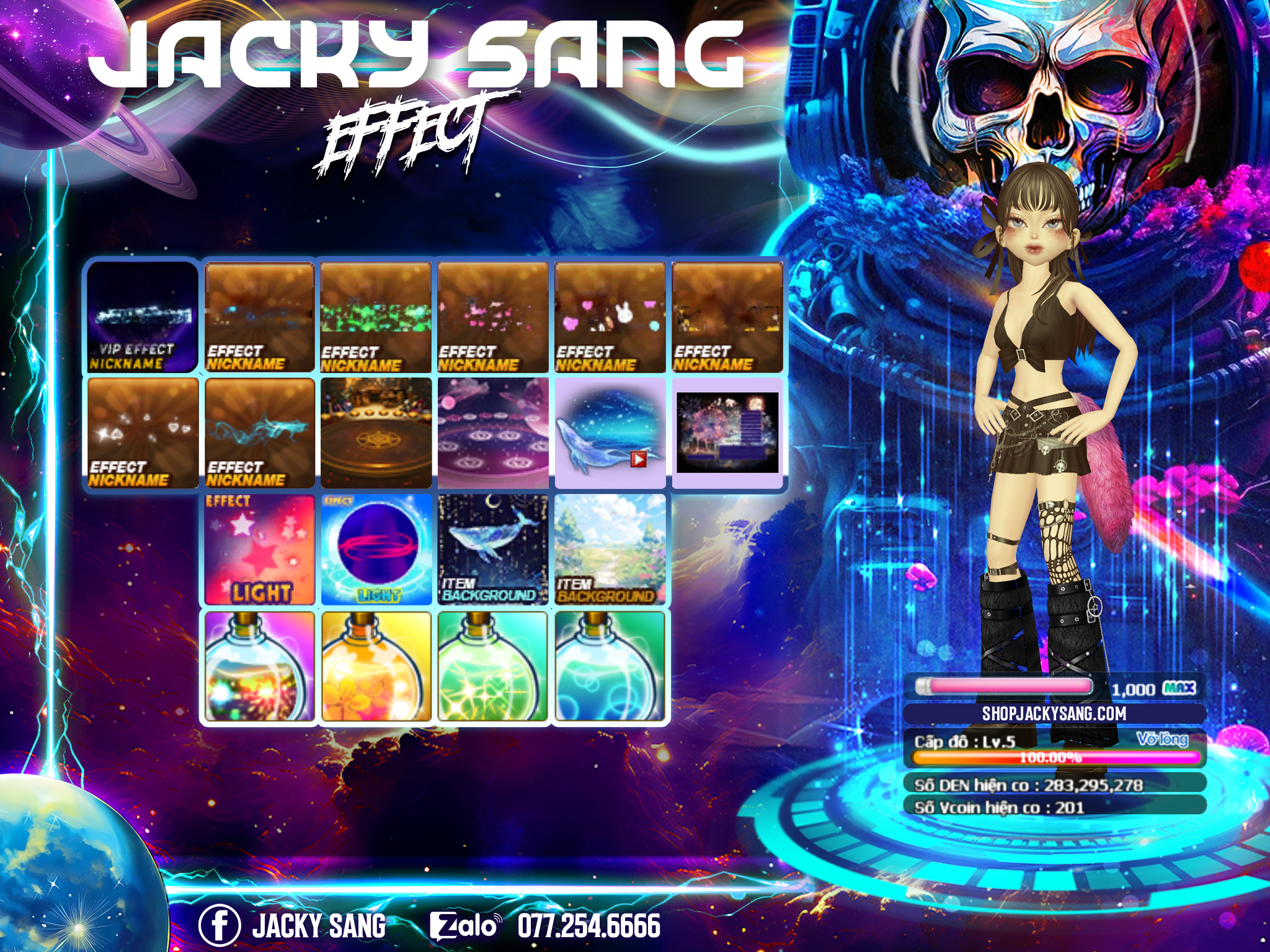Choose the meadow path Item Background
The height and width of the screenshot is (952, 1270).
tap(610, 549)
